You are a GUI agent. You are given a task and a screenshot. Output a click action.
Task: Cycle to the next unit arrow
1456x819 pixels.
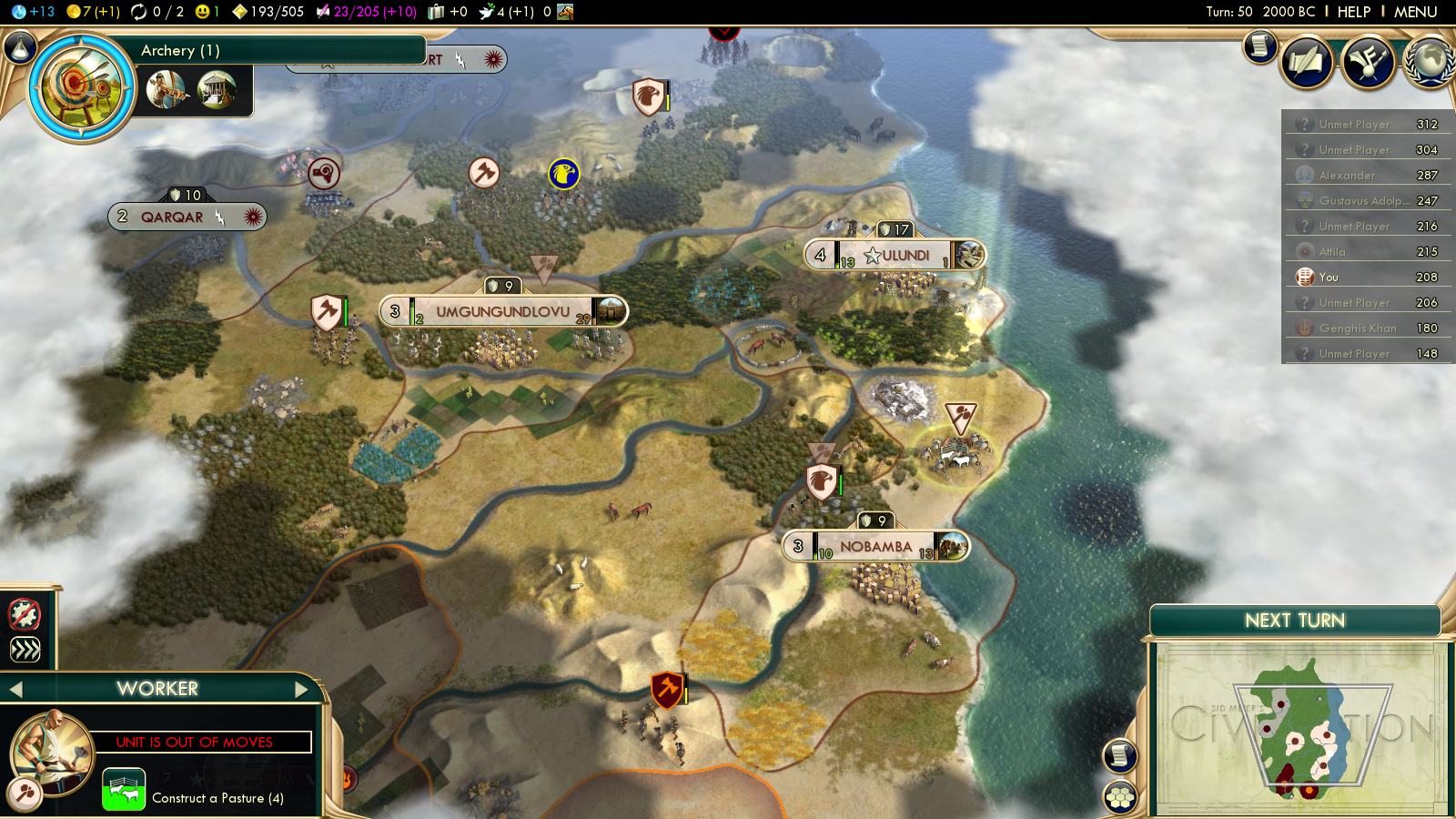(302, 690)
